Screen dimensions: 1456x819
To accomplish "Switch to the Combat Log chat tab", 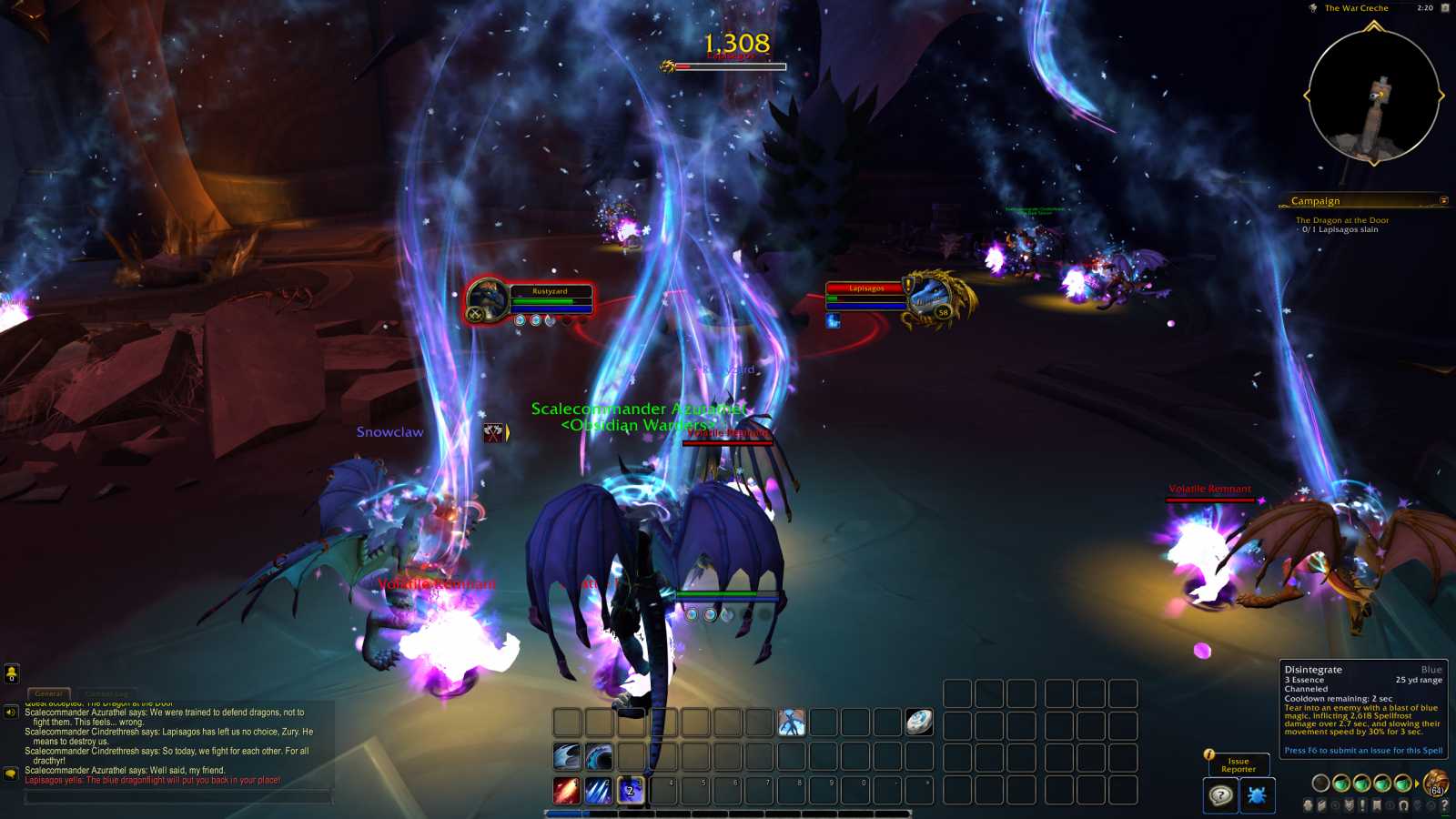I will point(107,693).
